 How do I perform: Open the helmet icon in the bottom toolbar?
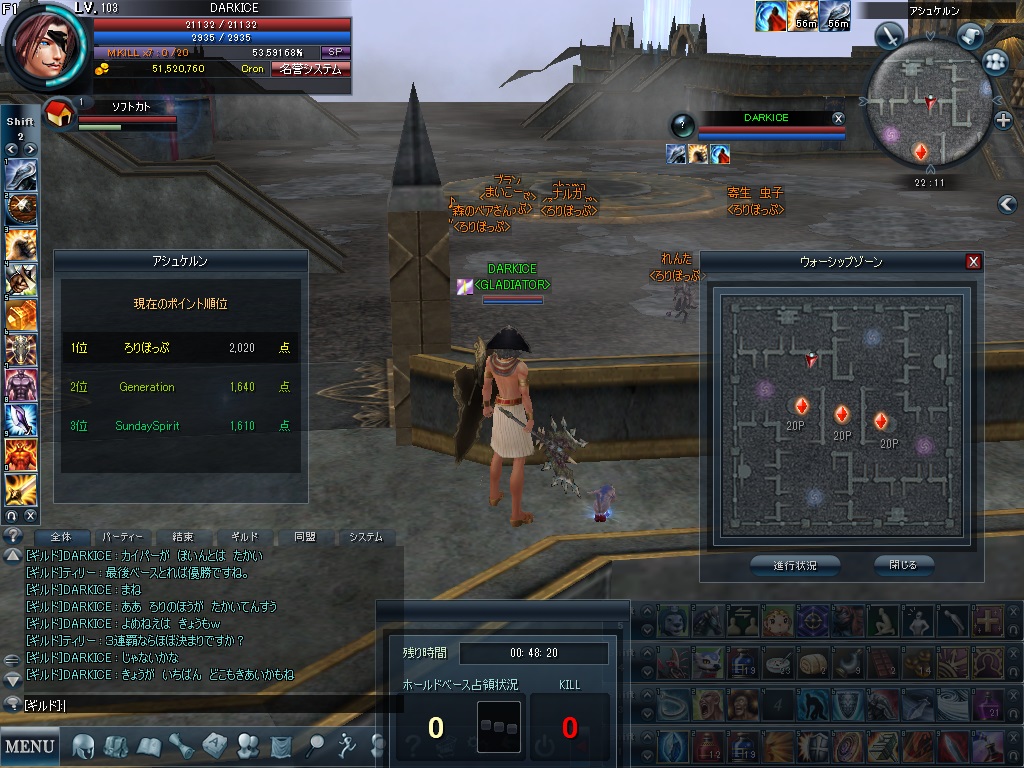click(84, 746)
